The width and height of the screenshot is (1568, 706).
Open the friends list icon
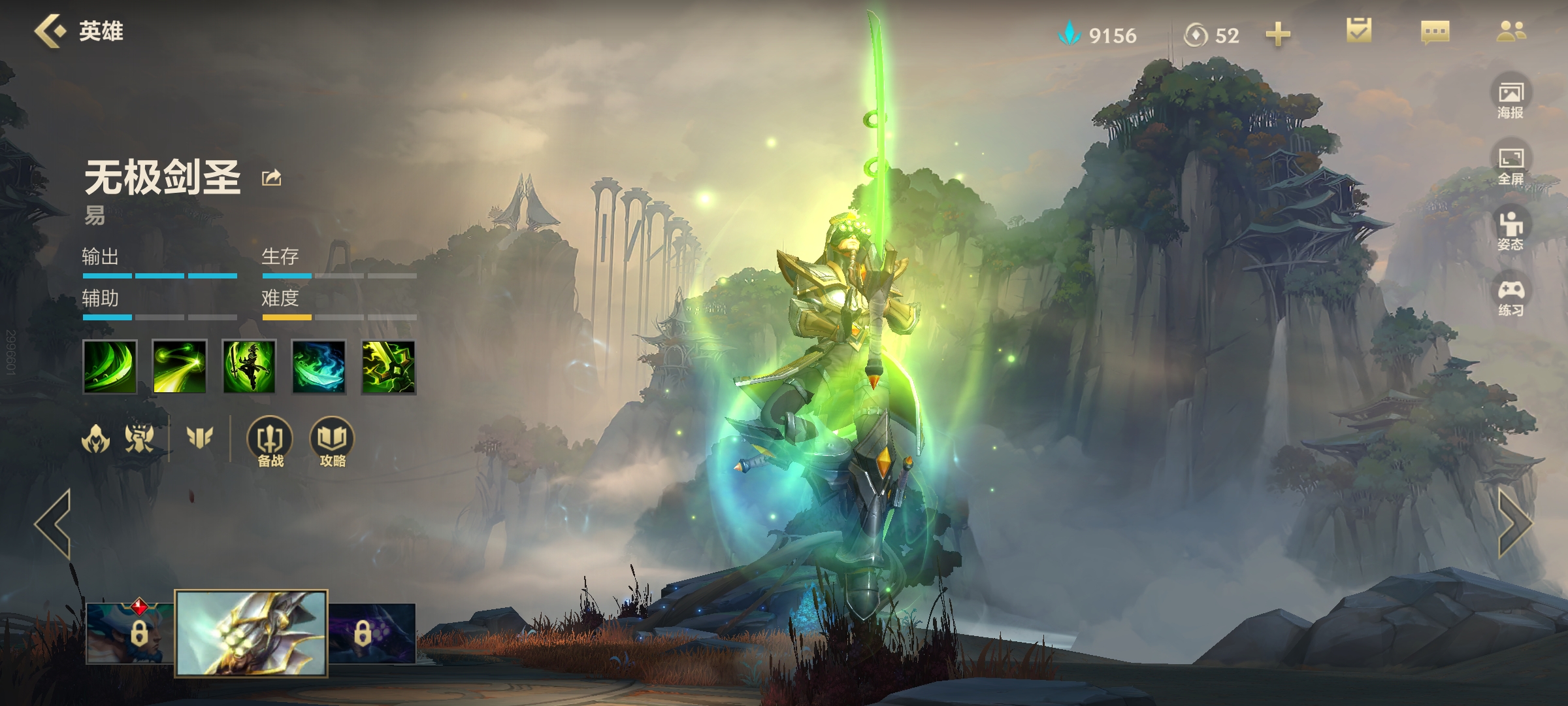pyautogui.click(x=1511, y=31)
